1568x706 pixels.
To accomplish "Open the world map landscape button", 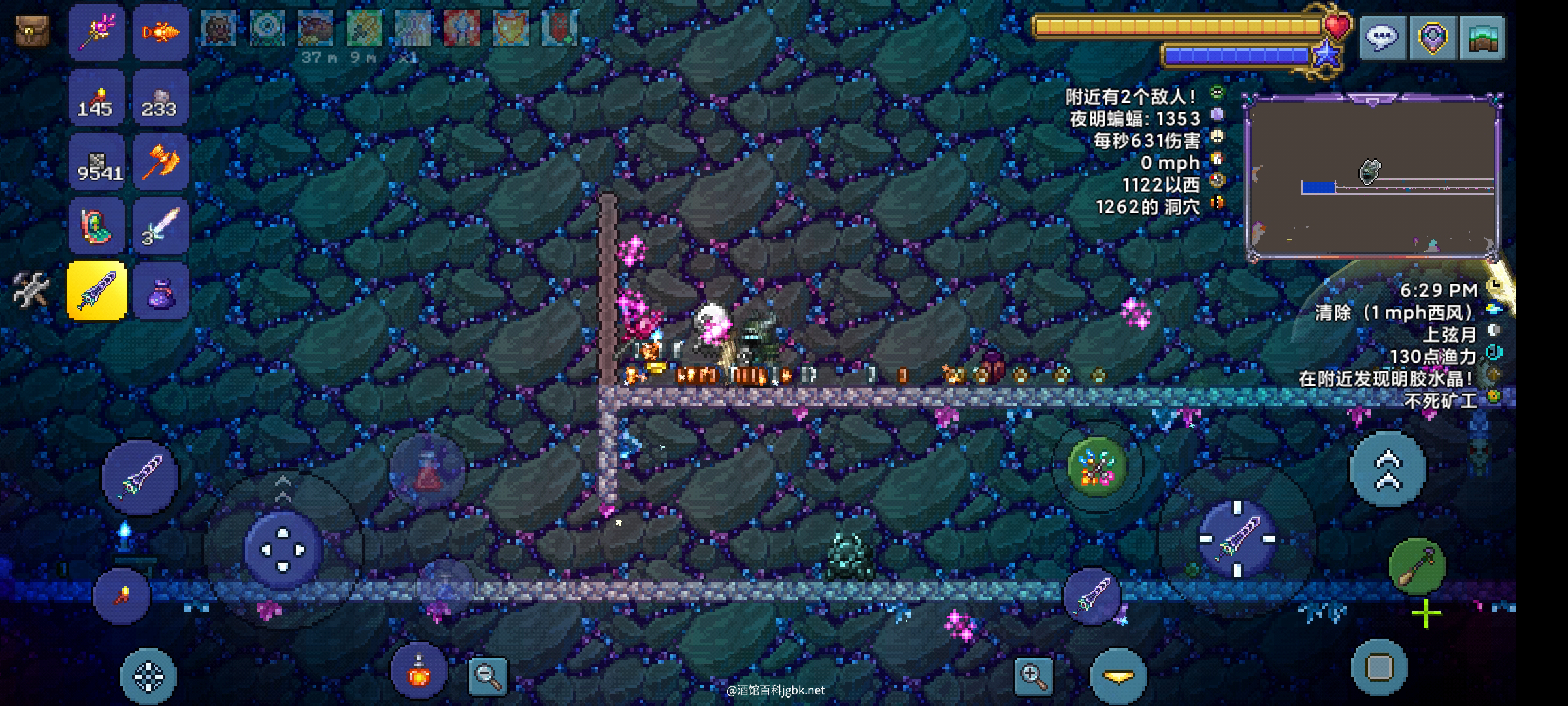I will coord(1482,38).
